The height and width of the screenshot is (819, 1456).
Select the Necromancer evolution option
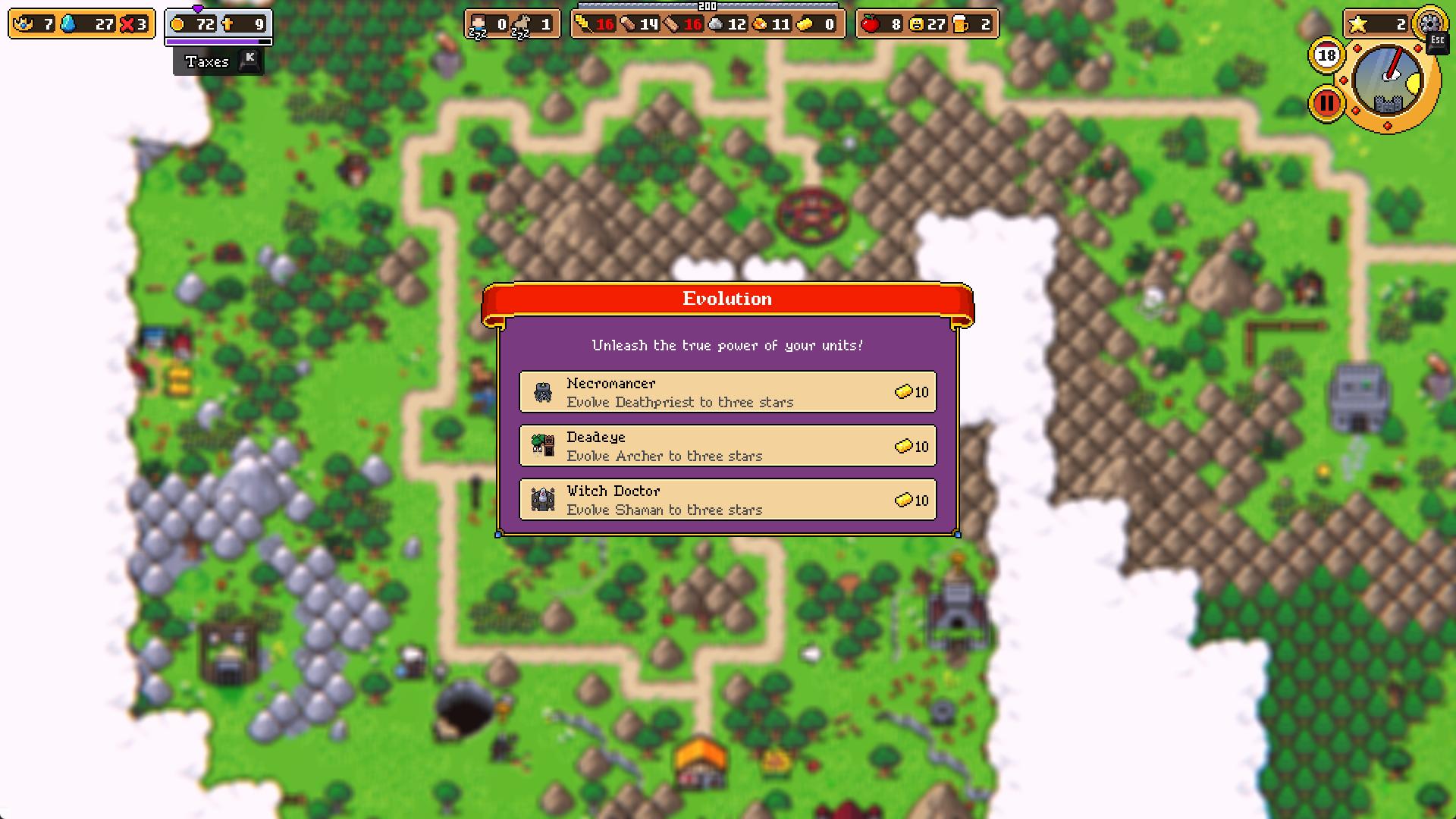click(x=726, y=391)
